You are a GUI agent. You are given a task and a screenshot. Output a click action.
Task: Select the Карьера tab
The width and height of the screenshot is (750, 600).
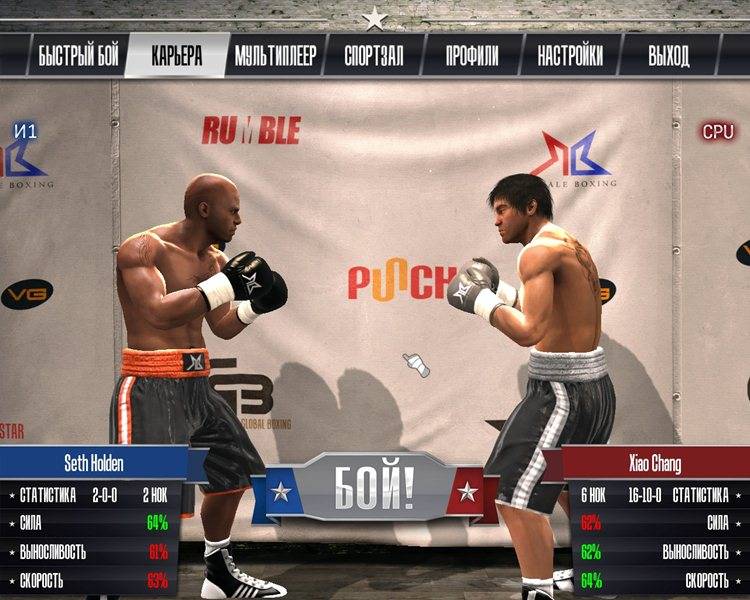(x=176, y=56)
